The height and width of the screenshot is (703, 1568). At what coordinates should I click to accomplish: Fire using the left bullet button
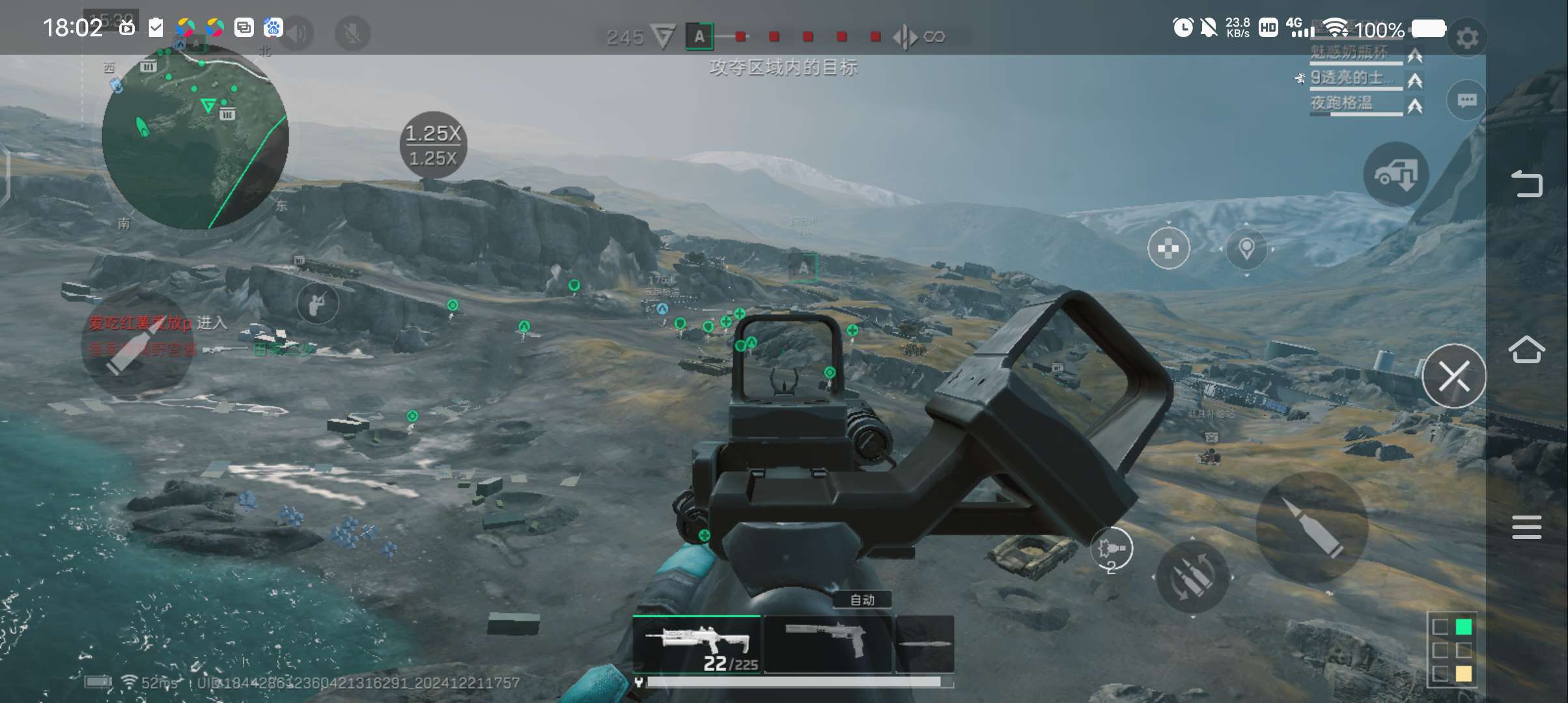point(137,344)
